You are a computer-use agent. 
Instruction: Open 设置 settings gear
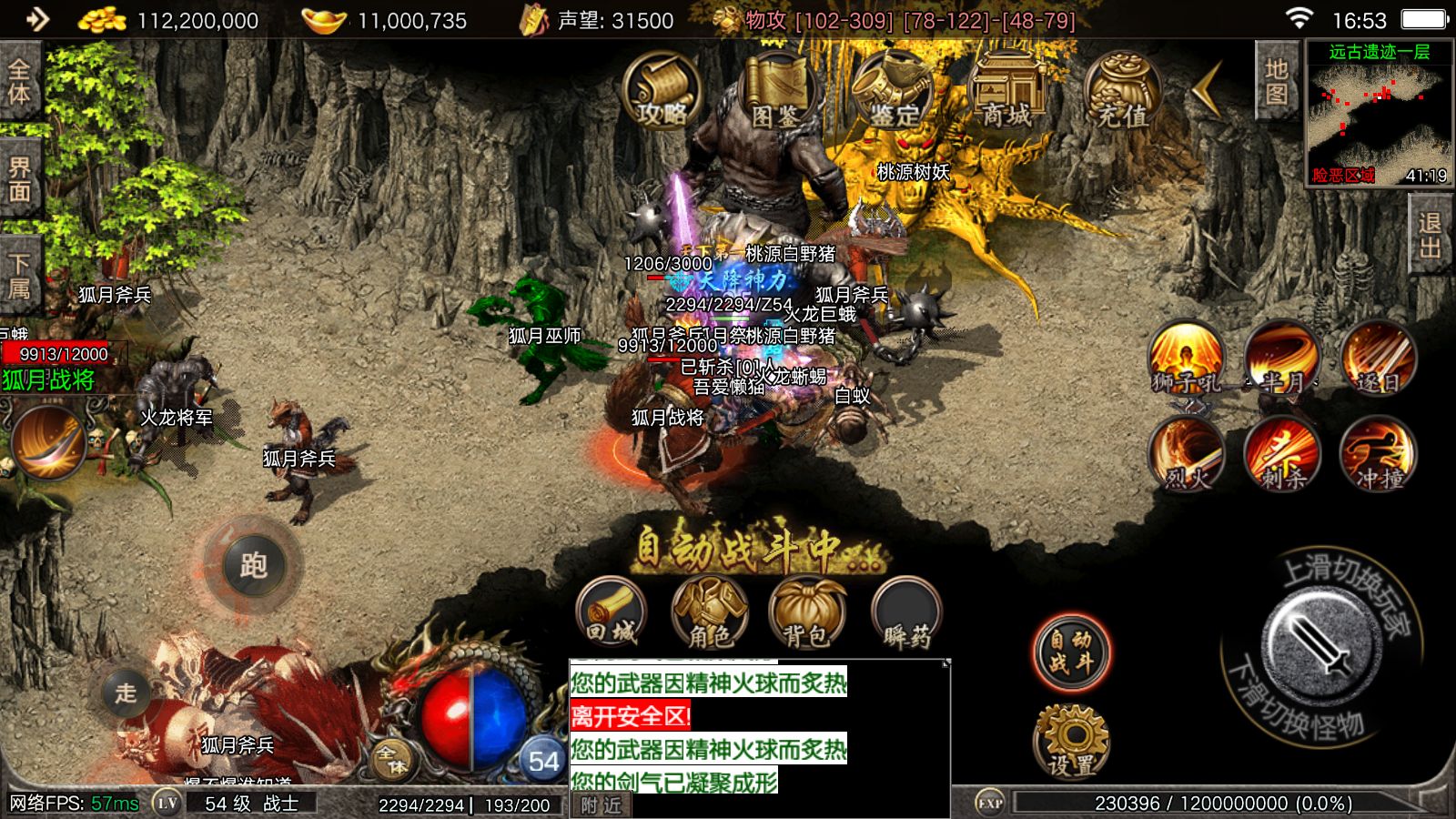tap(1072, 742)
